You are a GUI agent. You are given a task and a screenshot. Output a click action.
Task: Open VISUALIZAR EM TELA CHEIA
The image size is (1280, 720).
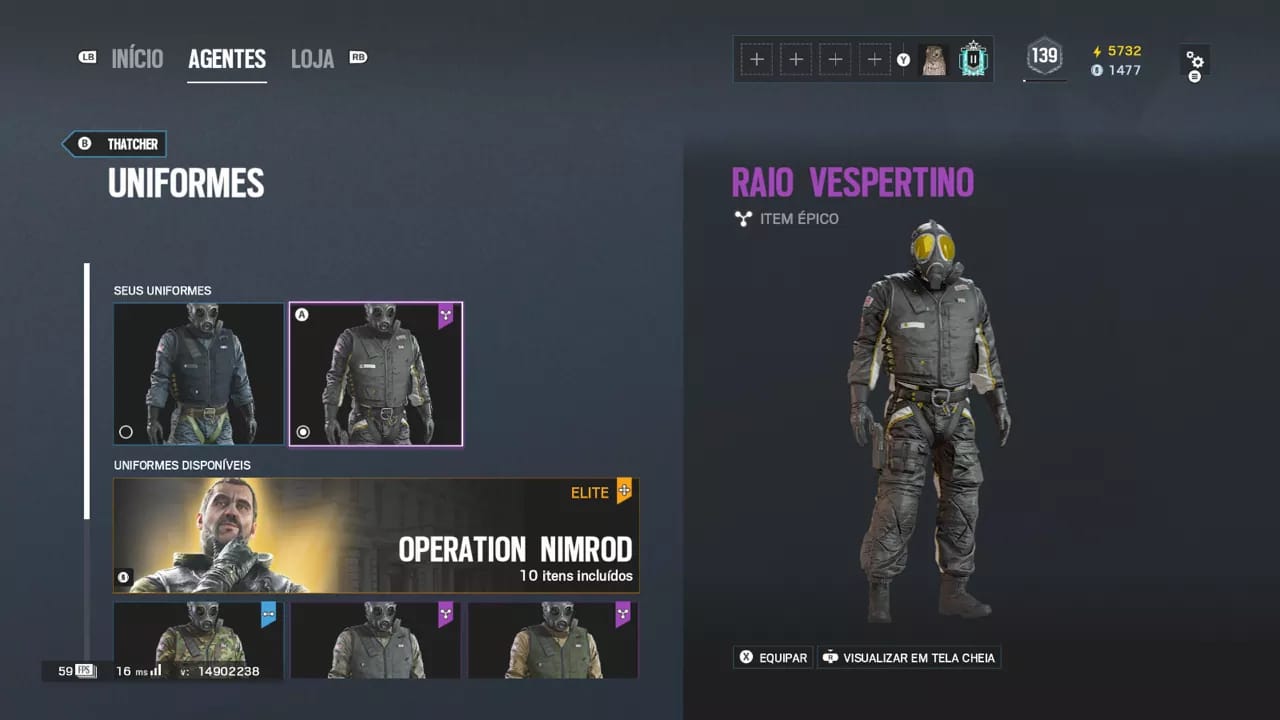coord(908,657)
